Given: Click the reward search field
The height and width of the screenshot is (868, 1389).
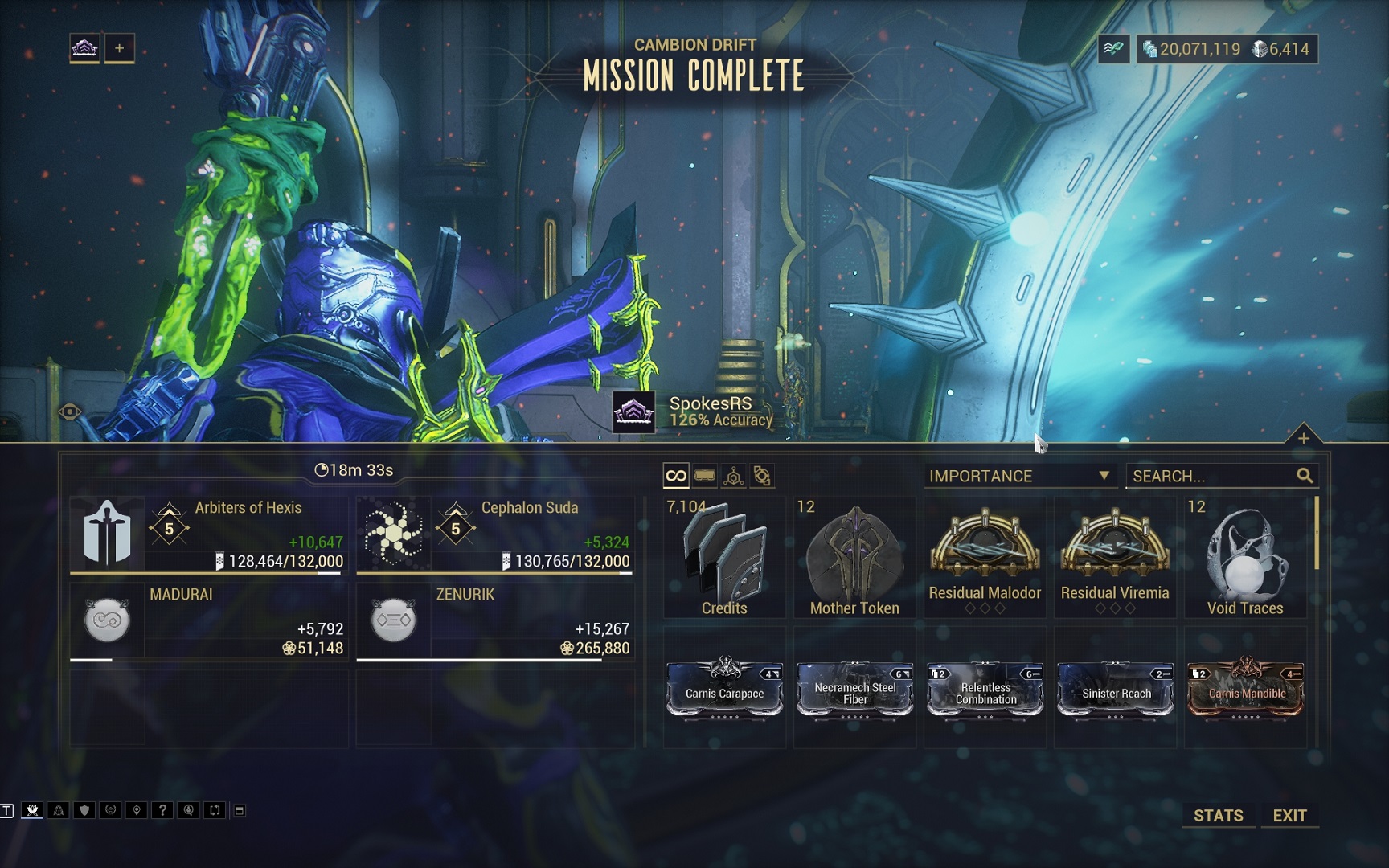Looking at the screenshot, I should pos(1212,476).
